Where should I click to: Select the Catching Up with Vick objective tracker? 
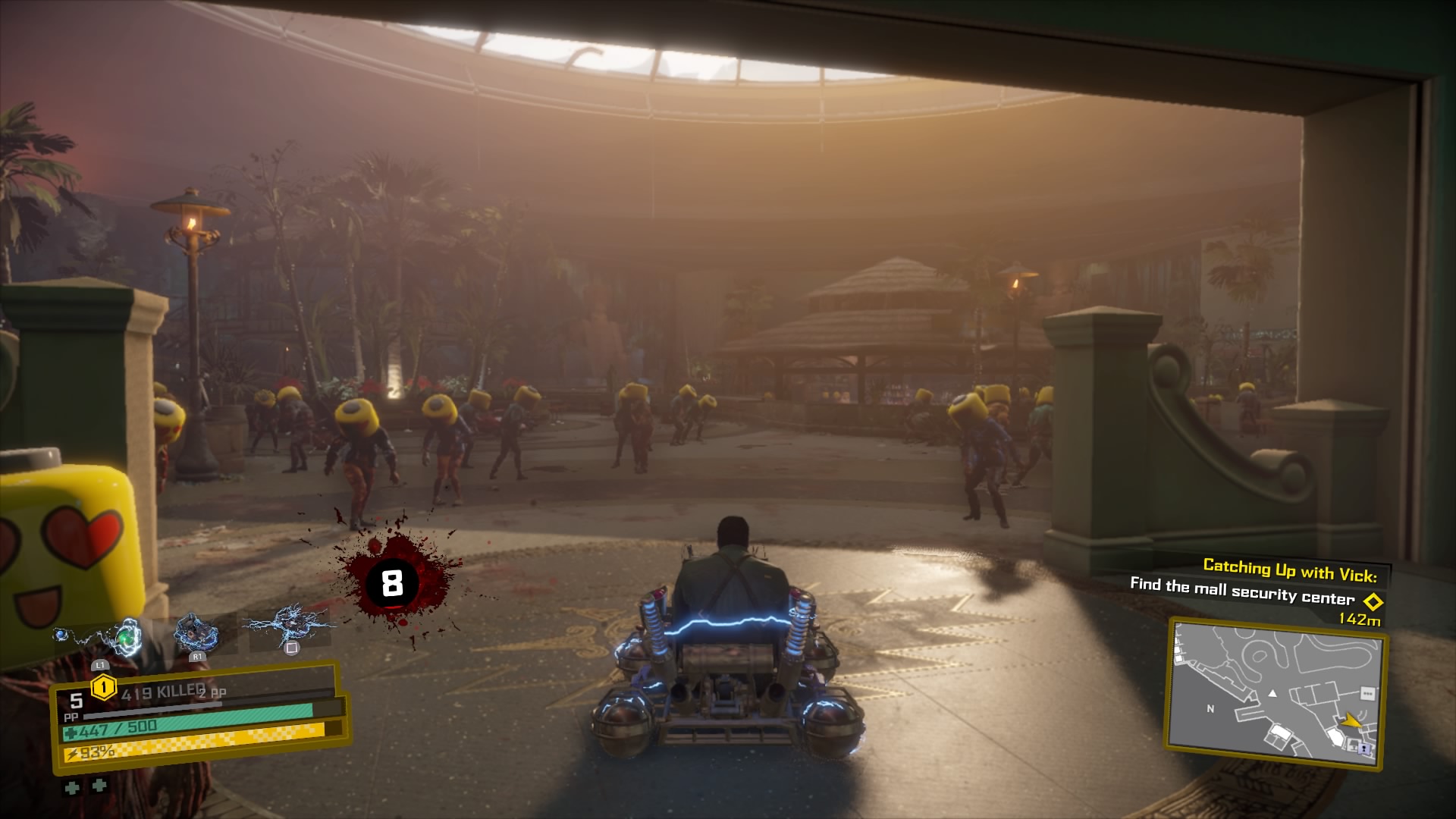click(1289, 568)
